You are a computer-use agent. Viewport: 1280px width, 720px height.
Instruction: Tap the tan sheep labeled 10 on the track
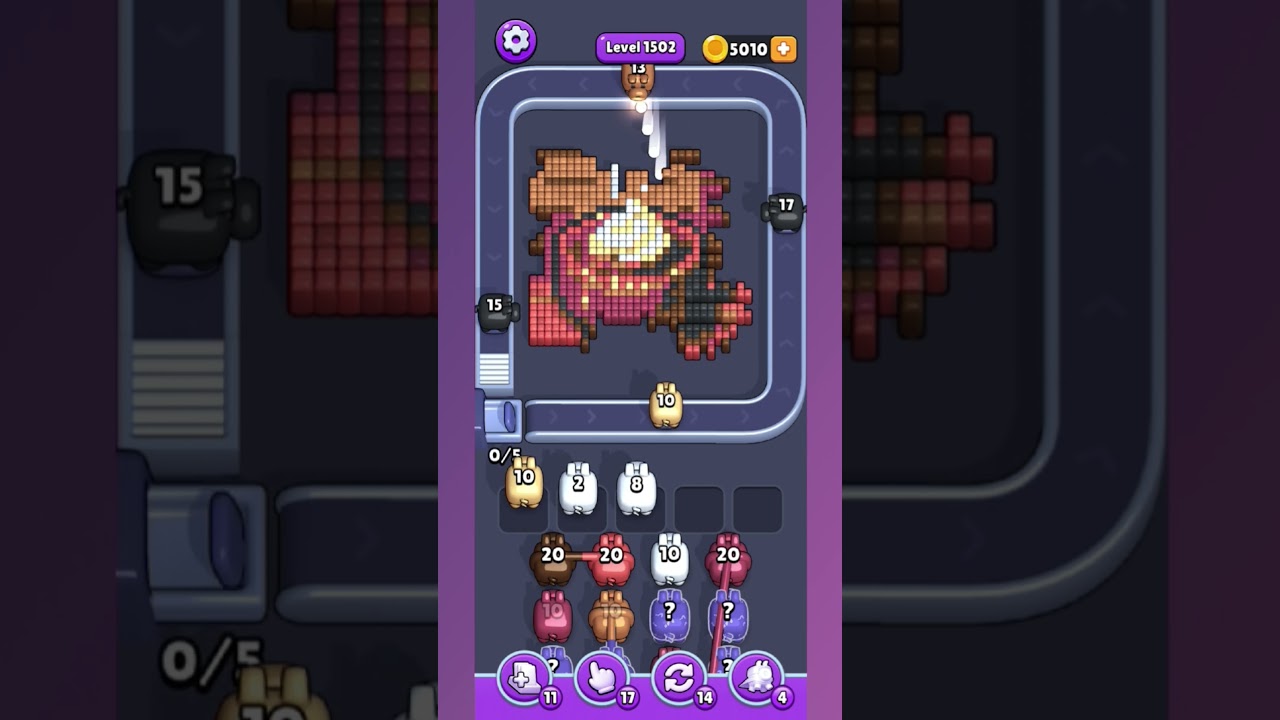664,404
